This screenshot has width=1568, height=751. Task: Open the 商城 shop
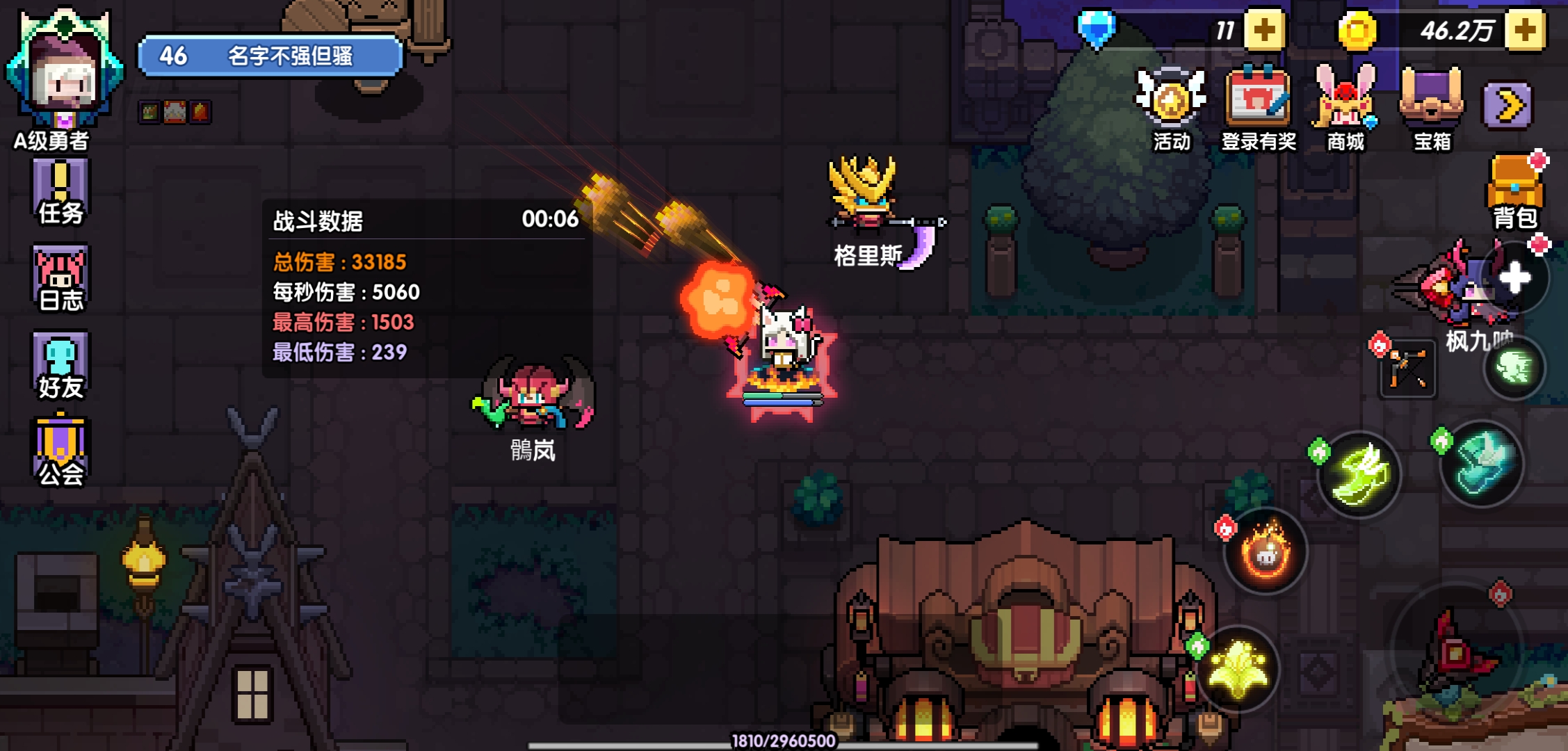point(1345,108)
